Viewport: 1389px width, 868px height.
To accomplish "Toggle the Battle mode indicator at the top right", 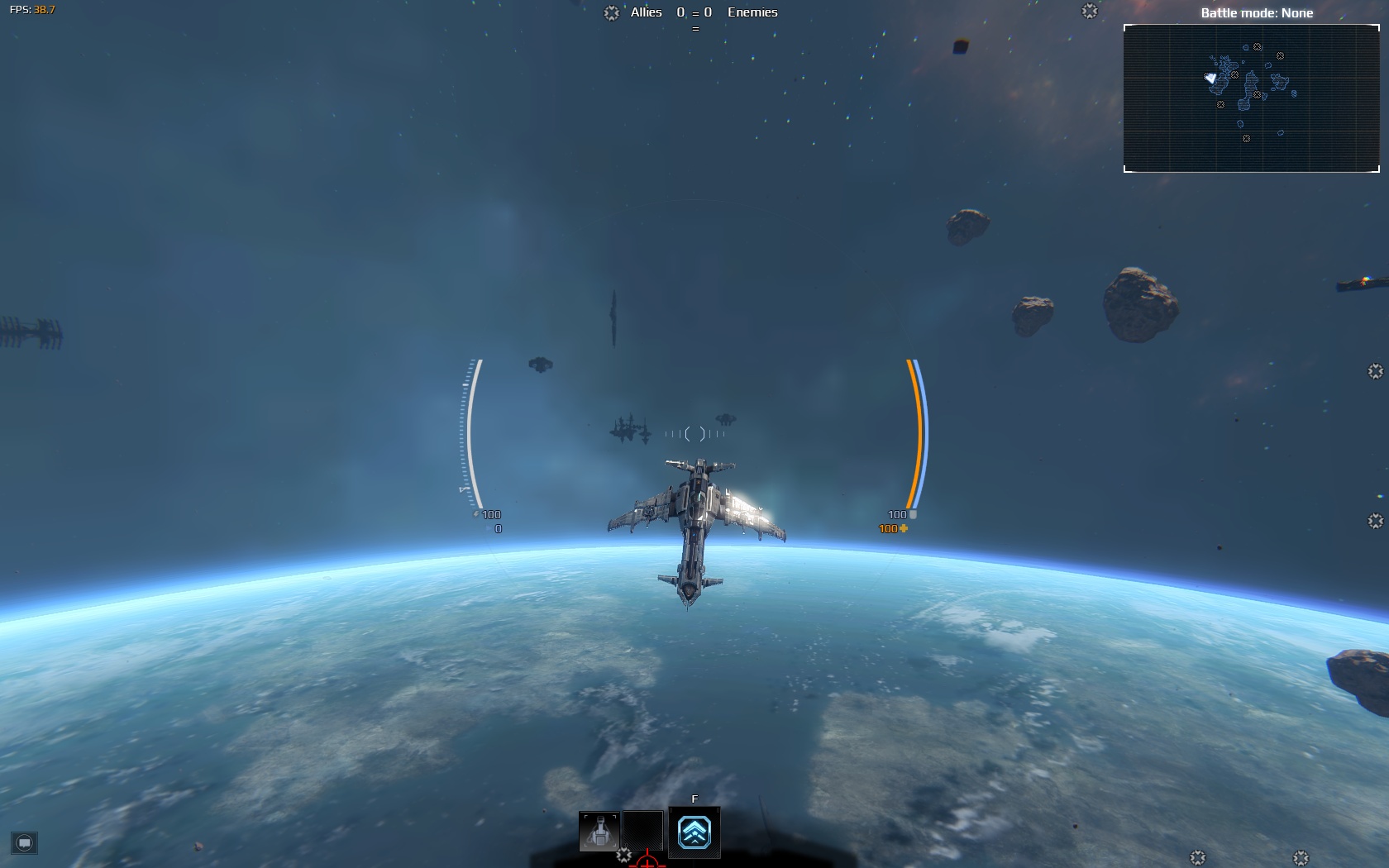I will coord(1257,13).
